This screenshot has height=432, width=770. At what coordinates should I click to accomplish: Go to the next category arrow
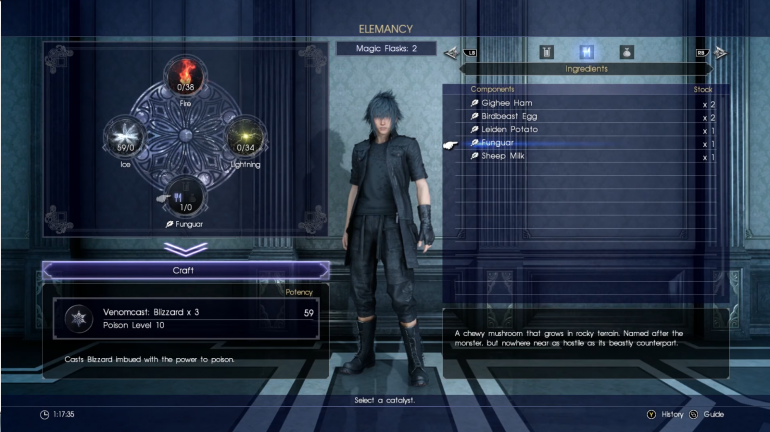point(720,52)
